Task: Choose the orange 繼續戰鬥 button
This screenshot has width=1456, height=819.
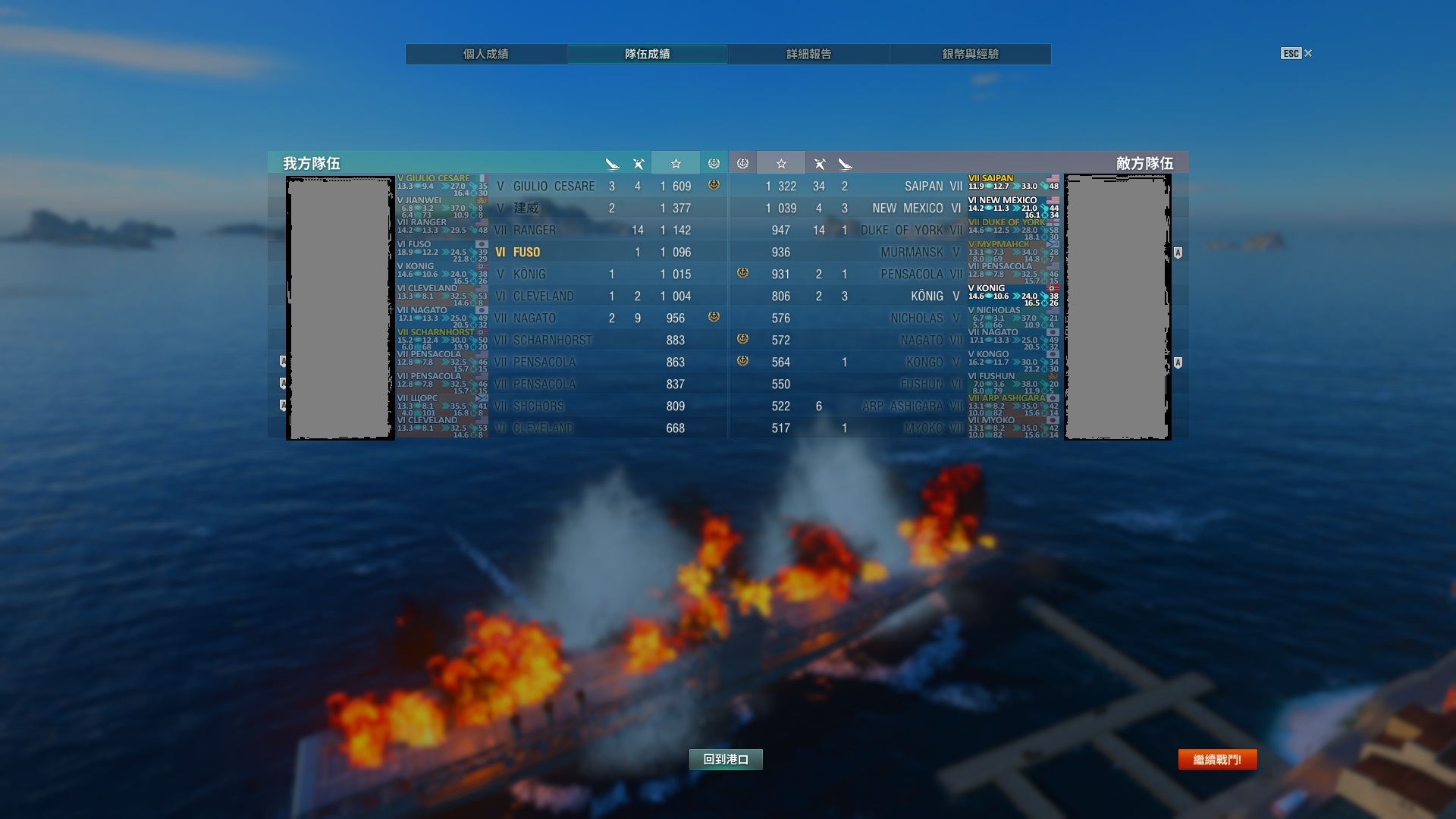Action: point(1217,759)
